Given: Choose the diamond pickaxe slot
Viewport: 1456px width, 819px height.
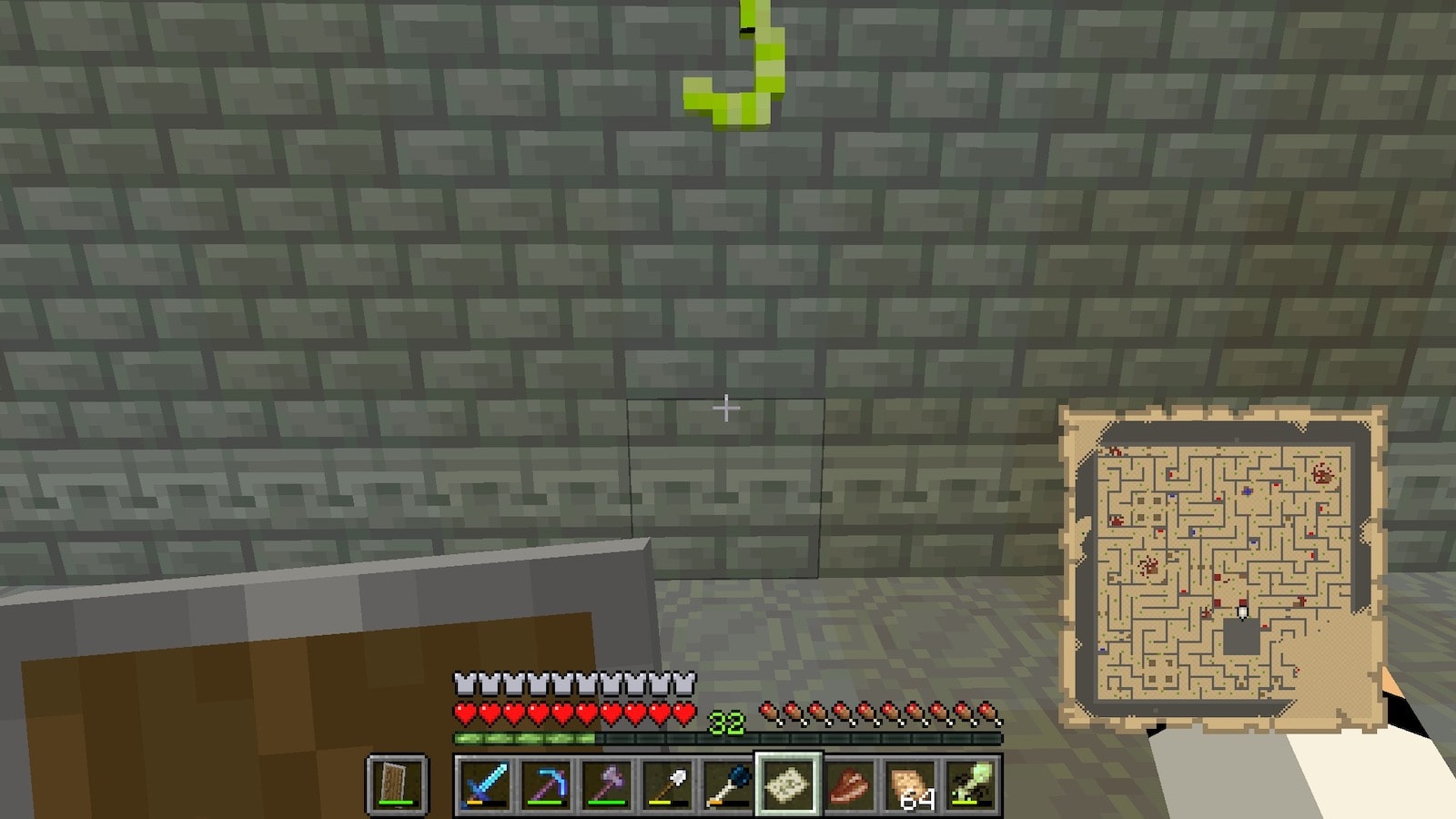Looking at the screenshot, I should coord(545,784).
